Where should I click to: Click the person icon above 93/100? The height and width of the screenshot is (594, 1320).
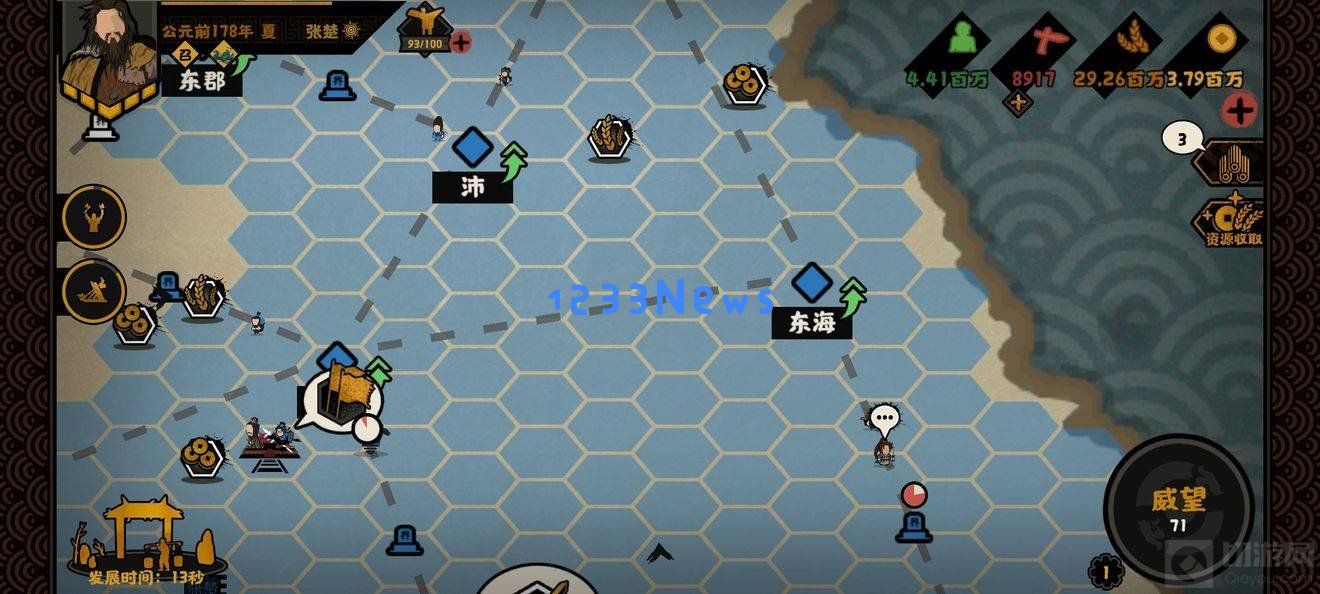[x=425, y=22]
